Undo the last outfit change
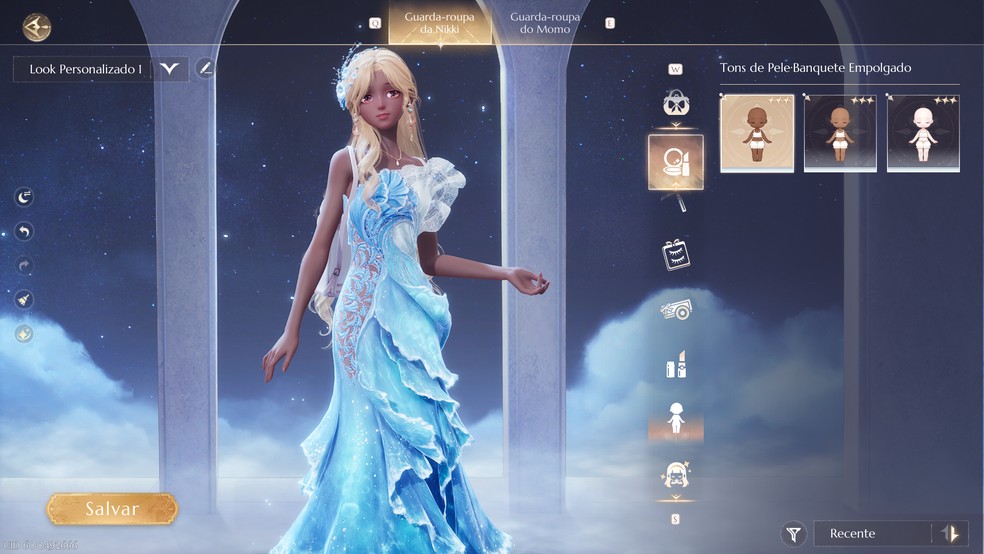Screen dimensions: 984x554 coord(24,232)
